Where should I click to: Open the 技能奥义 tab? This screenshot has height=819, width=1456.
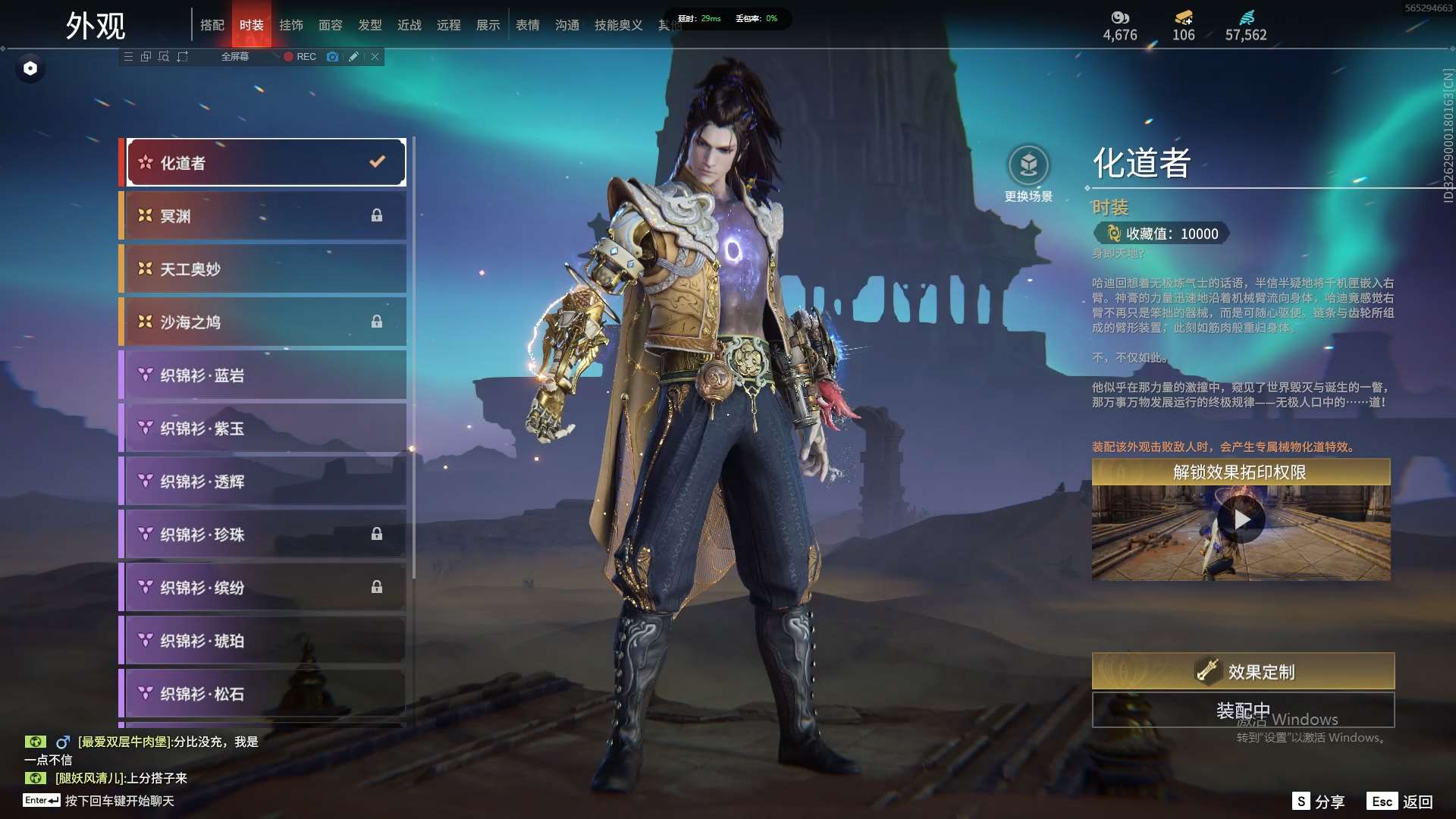tap(619, 25)
